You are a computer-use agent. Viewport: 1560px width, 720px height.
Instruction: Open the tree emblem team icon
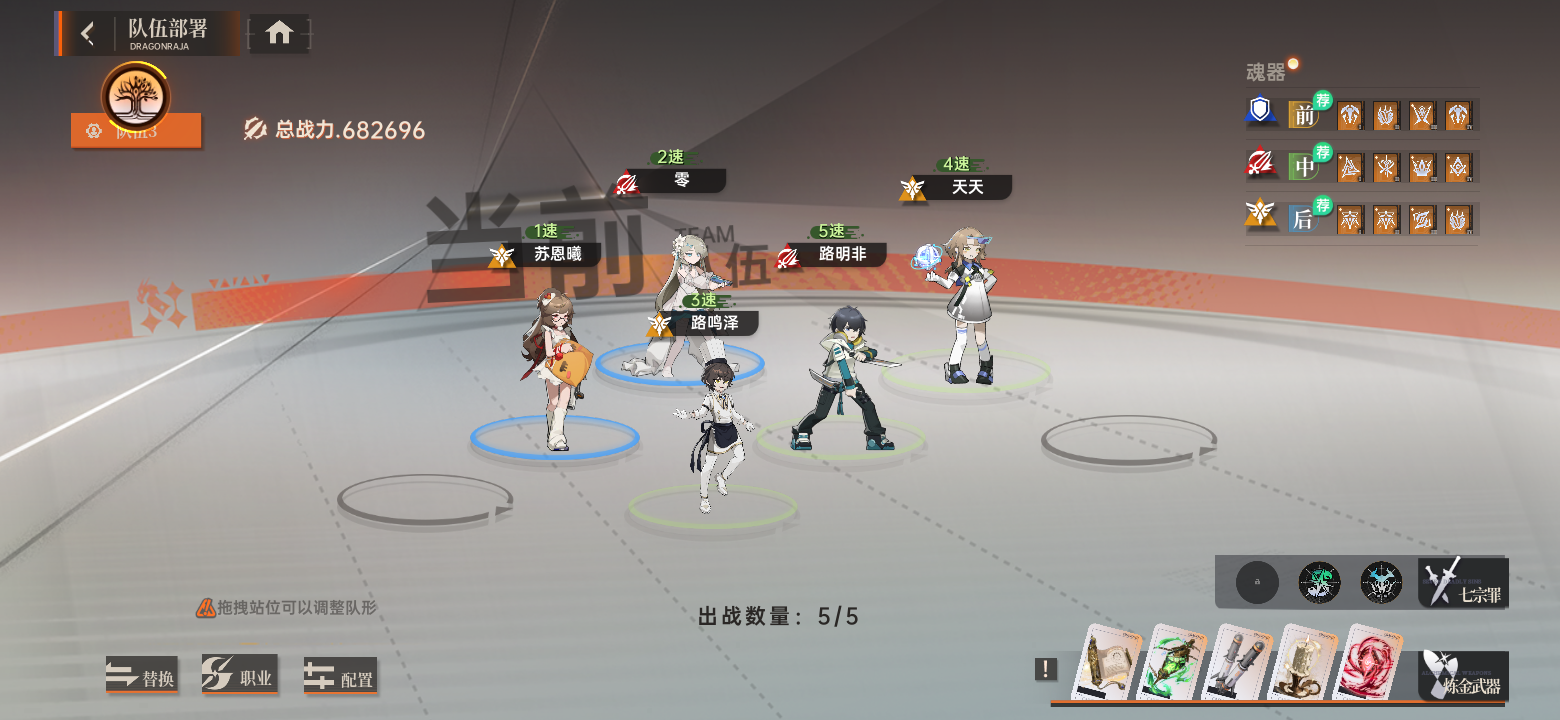click(x=136, y=97)
